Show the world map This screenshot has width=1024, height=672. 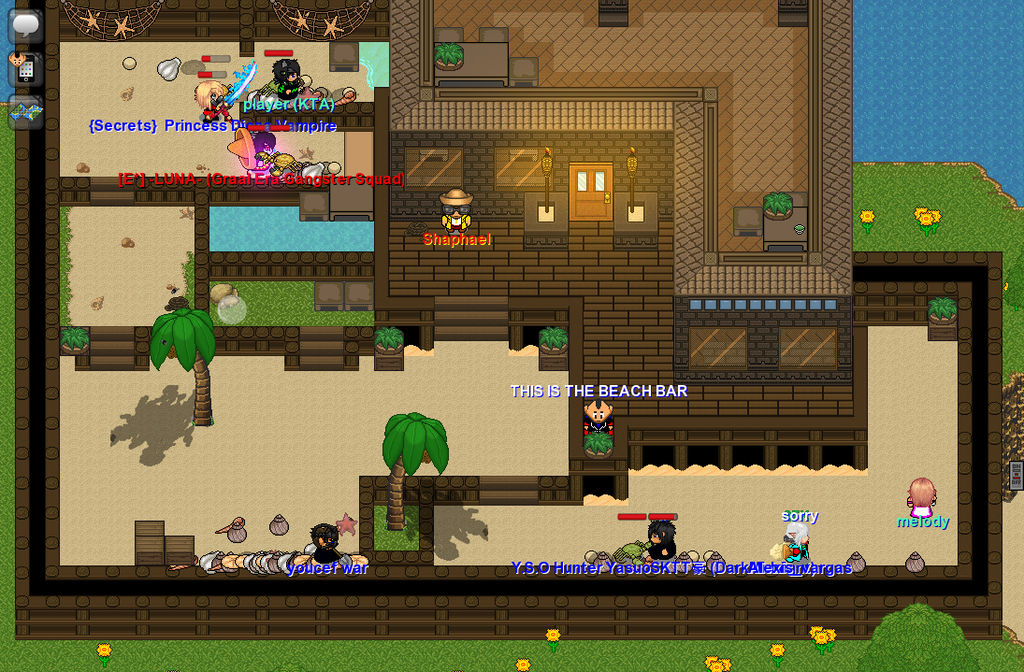coord(25,112)
